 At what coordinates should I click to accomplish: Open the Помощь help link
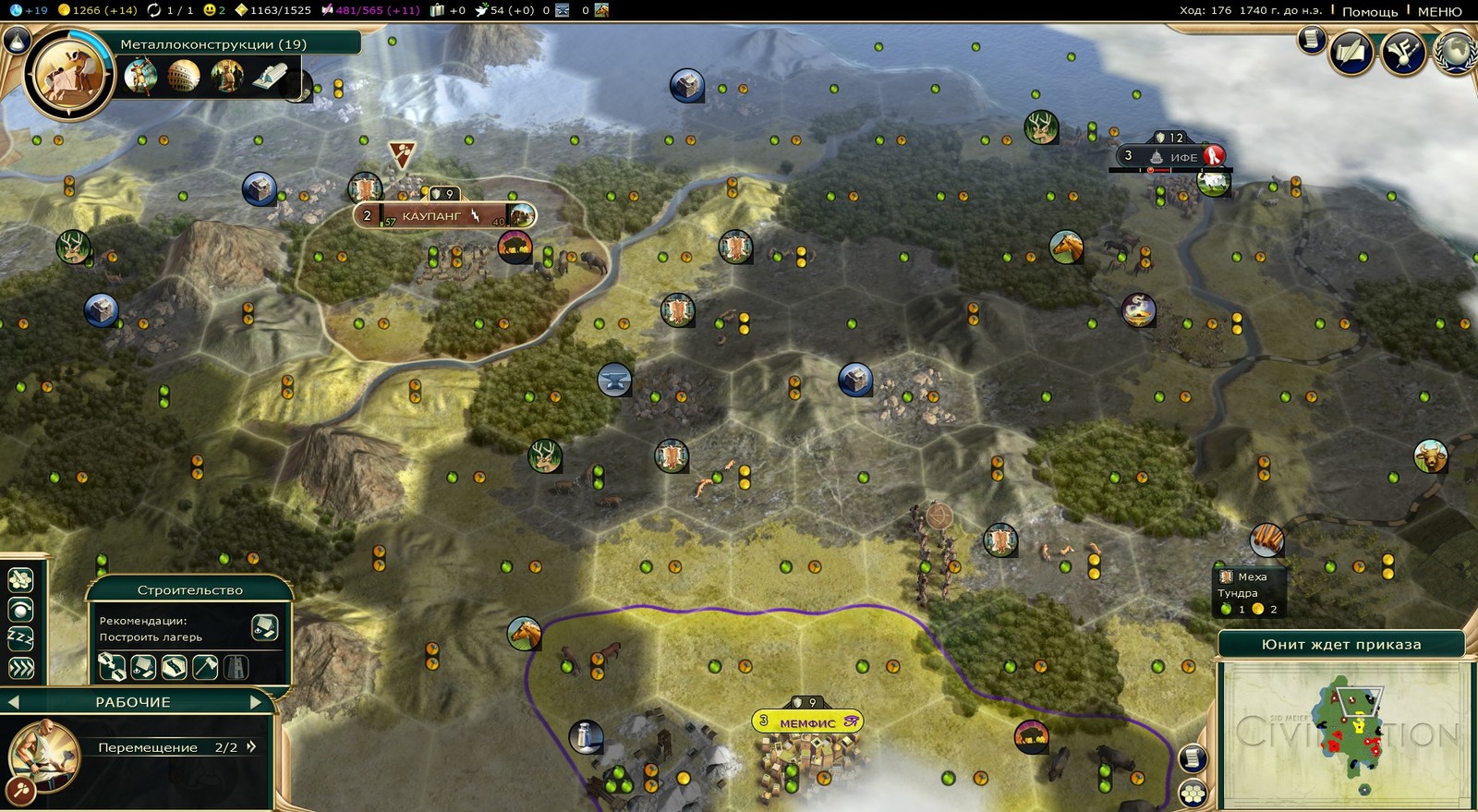pyautogui.click(x=1369, y=11)
